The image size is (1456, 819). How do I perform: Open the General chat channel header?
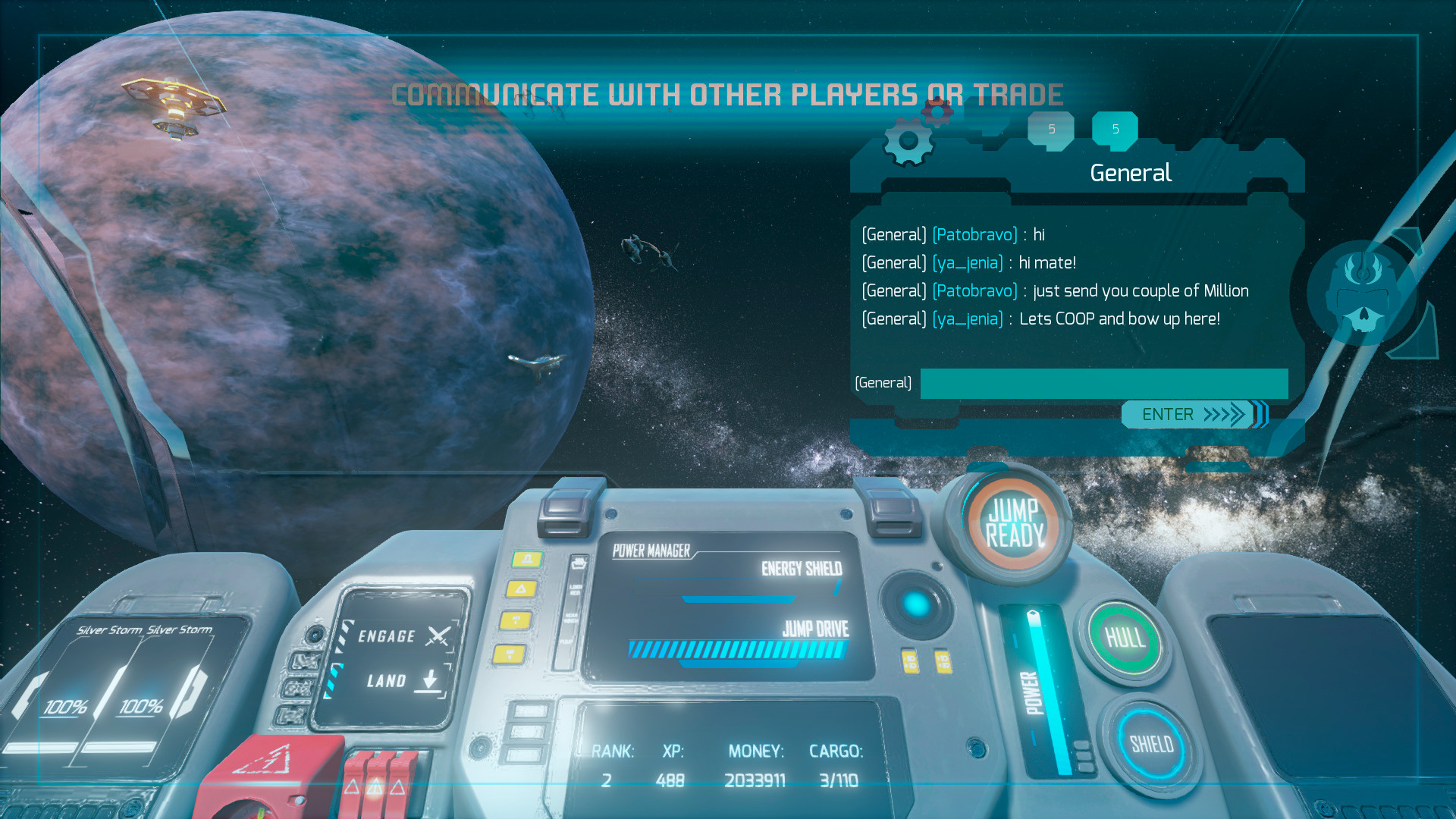point(1130,173)
